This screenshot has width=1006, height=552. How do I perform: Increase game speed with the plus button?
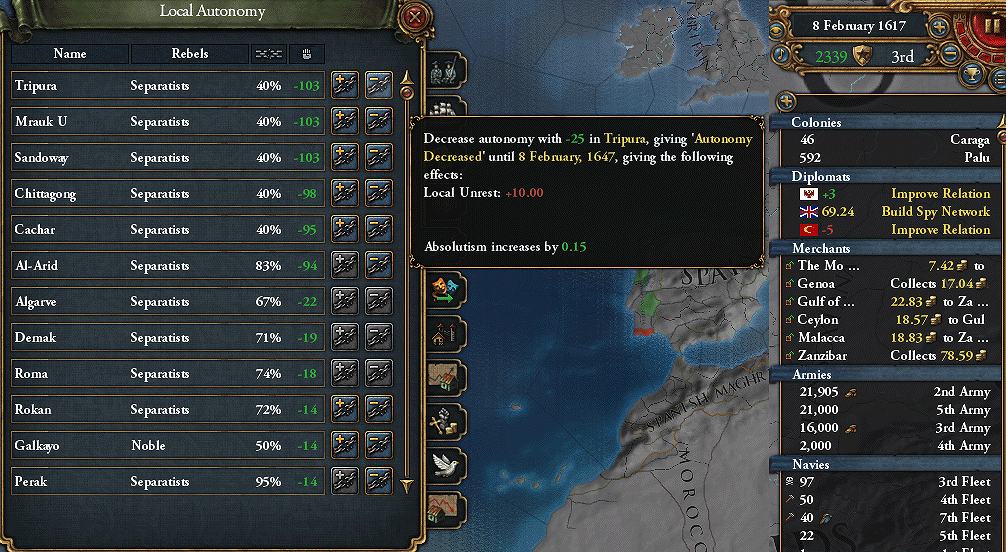[x=940, y=27]
